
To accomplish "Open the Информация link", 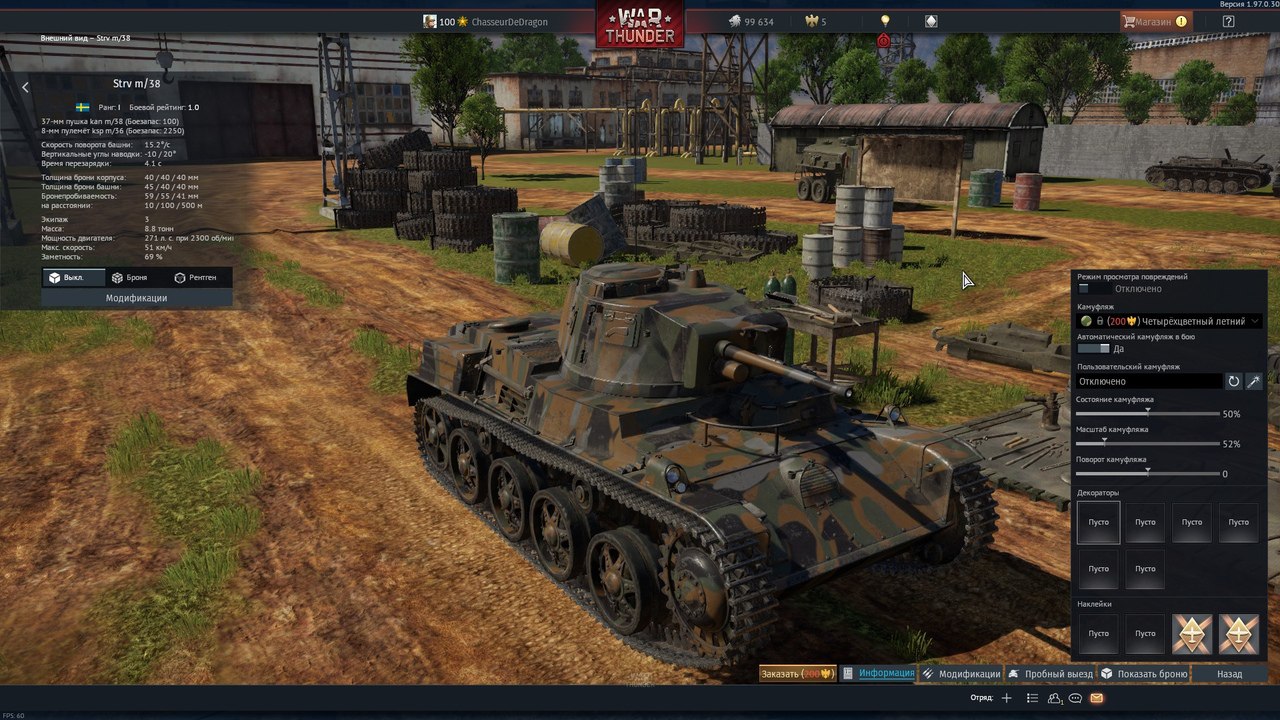I will click(x=878, y=673).
